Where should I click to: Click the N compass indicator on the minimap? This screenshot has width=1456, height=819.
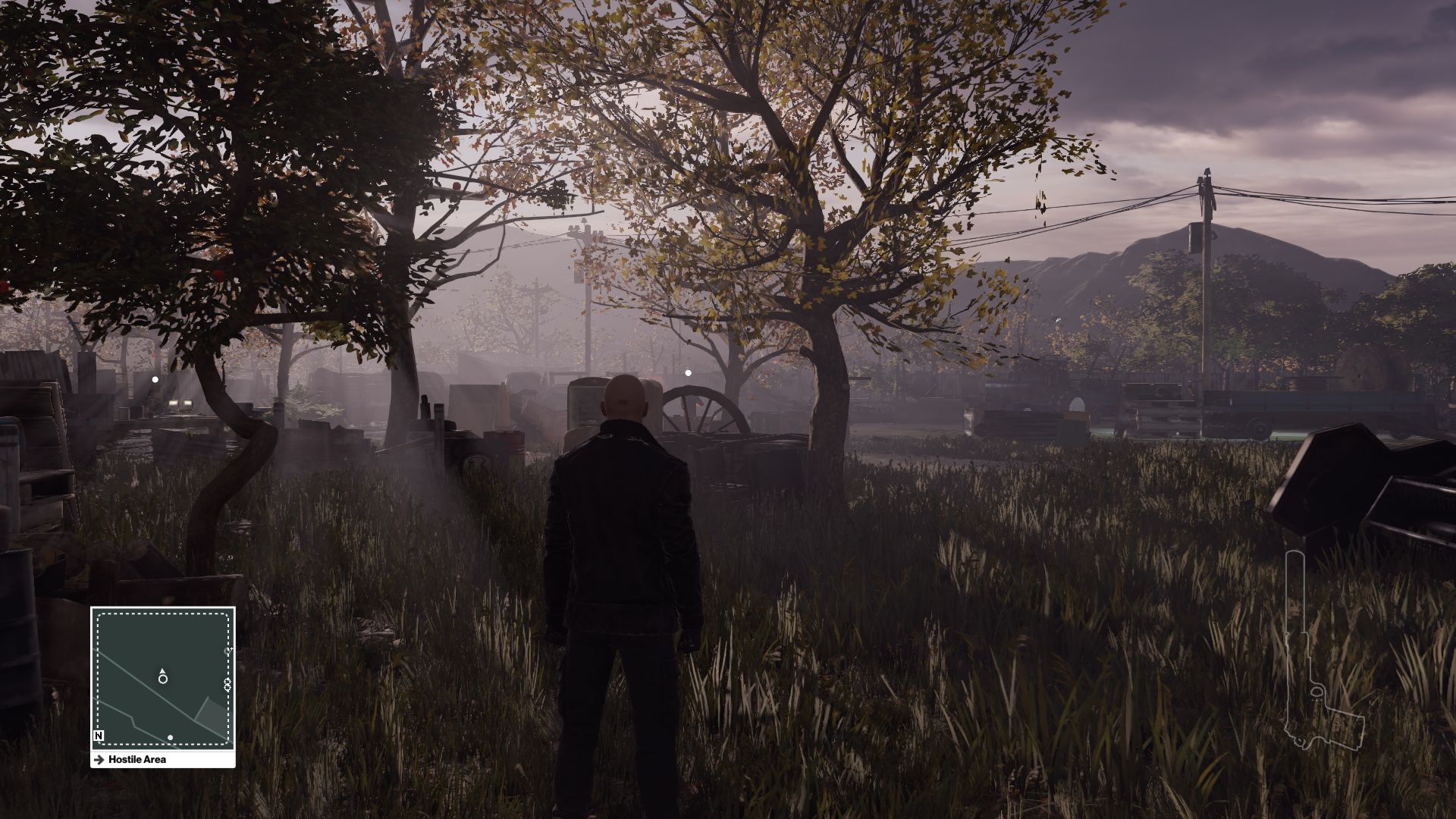point(99,736)
